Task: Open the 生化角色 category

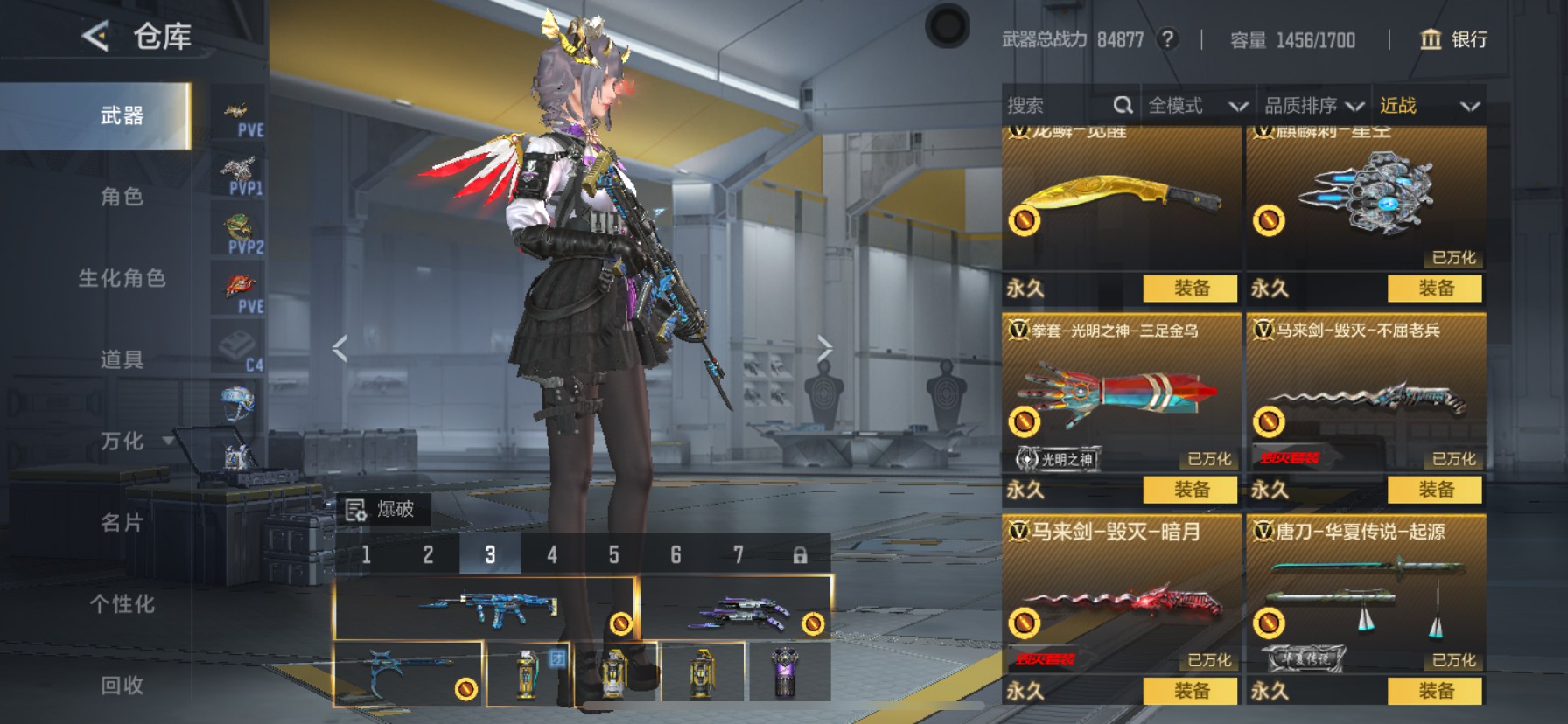Action: [122, 278]
